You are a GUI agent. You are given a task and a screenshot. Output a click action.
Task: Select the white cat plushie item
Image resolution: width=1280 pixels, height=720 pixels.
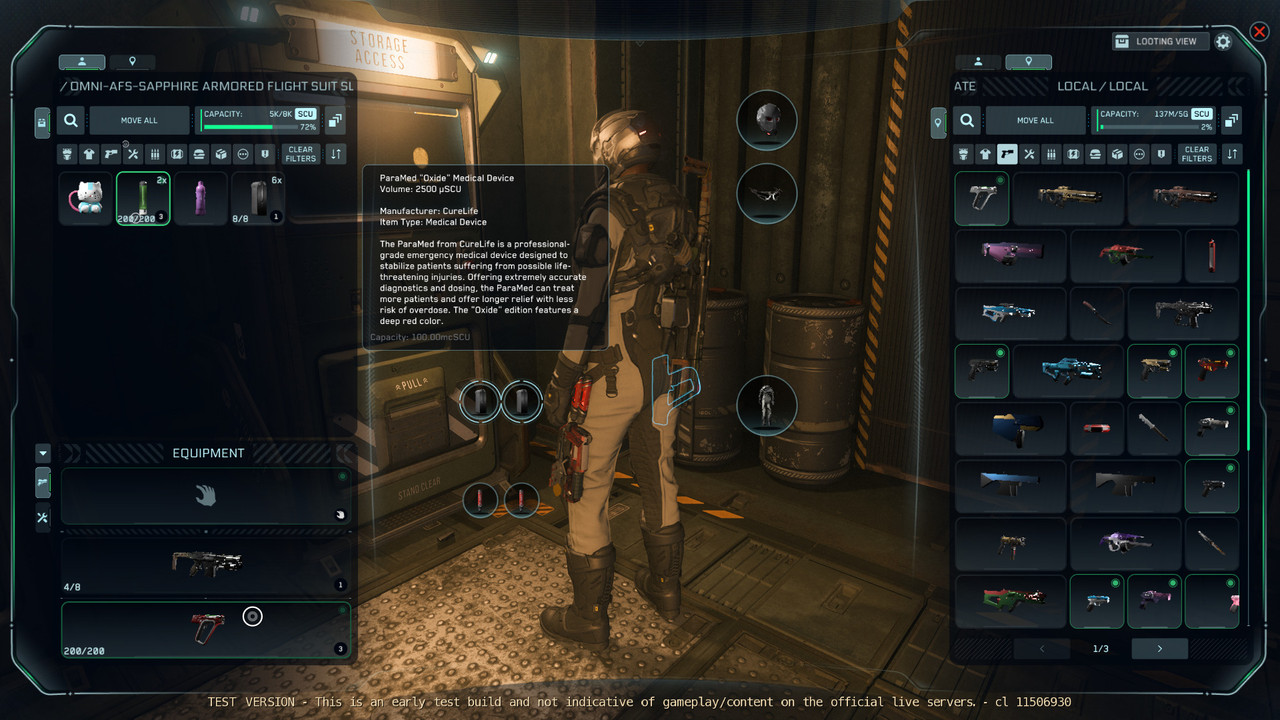[85, 198]
